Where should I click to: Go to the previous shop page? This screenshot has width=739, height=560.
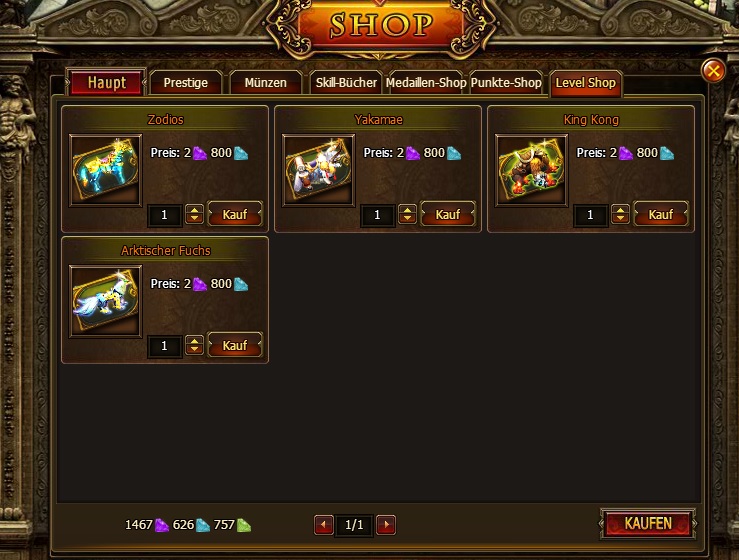coord(324,525)
